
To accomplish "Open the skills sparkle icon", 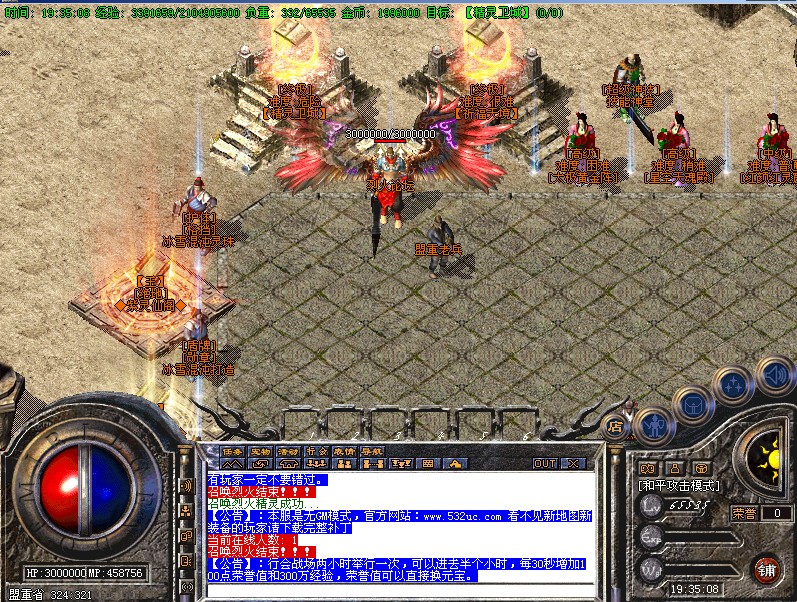I will point(734,381).
